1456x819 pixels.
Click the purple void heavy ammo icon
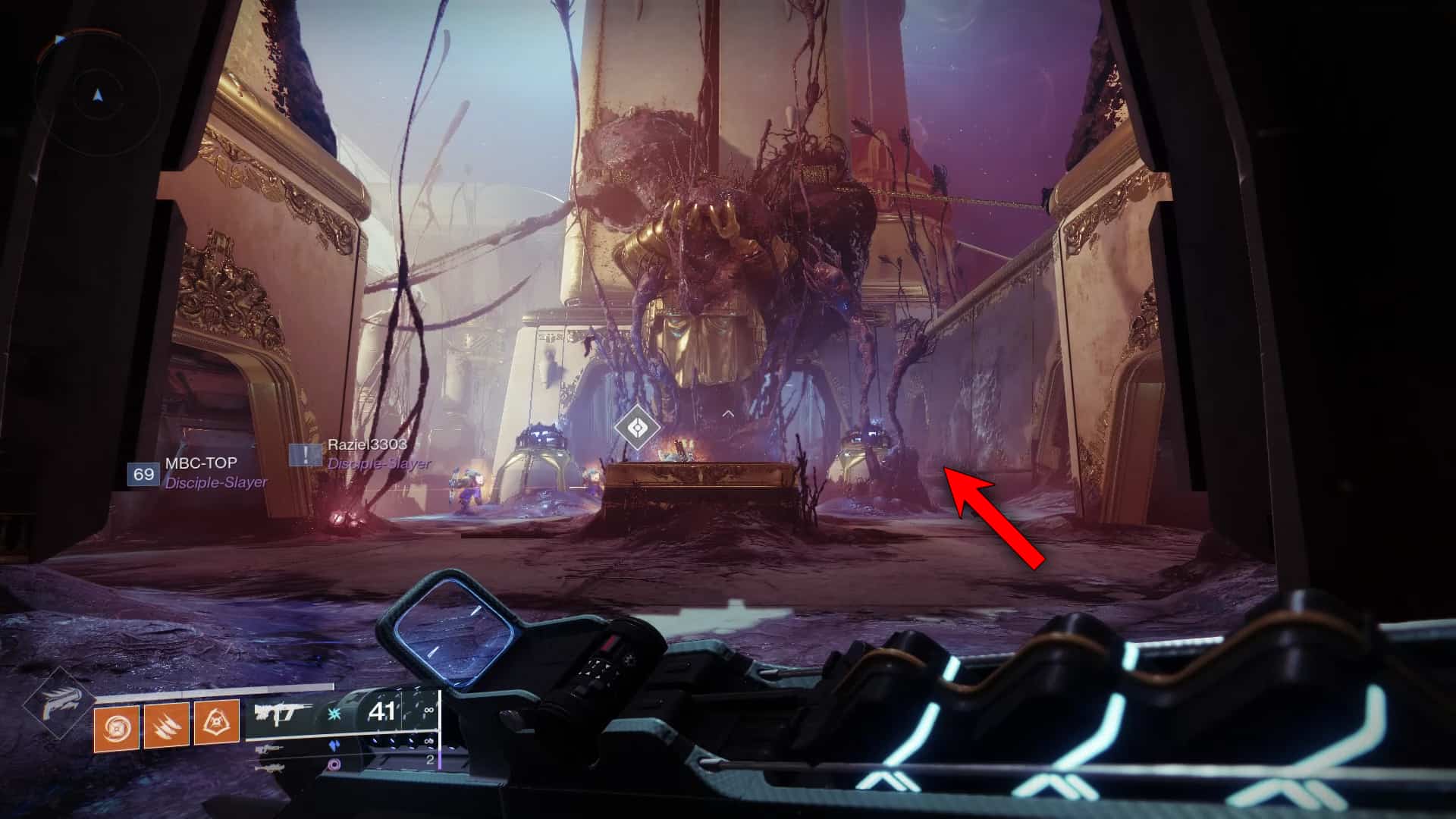334,765
